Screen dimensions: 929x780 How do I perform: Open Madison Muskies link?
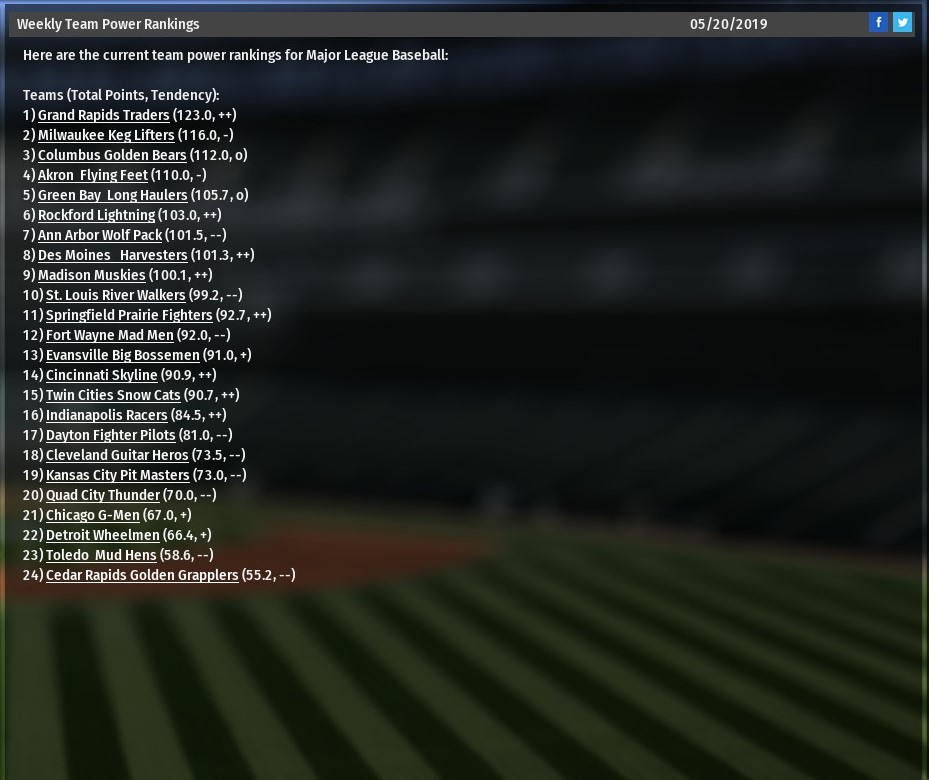point(91,275)
